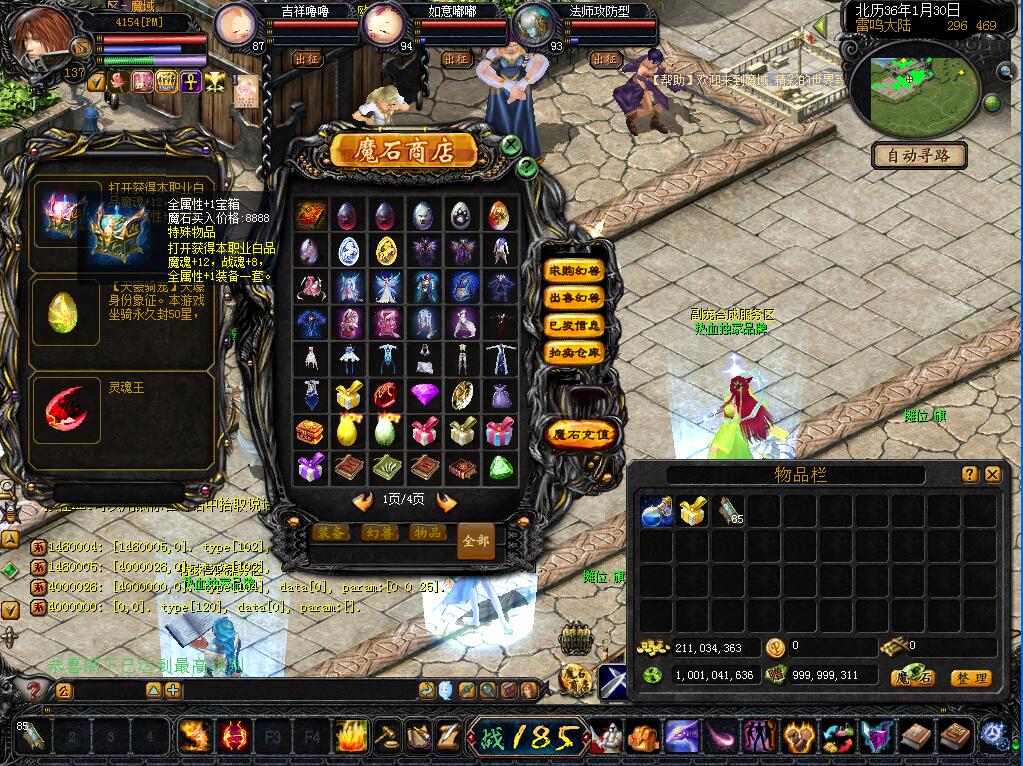The height and width of the screenshot is (766, 1023).
Task: Select the 全部 all-items tab
Action: coord(476,541)
